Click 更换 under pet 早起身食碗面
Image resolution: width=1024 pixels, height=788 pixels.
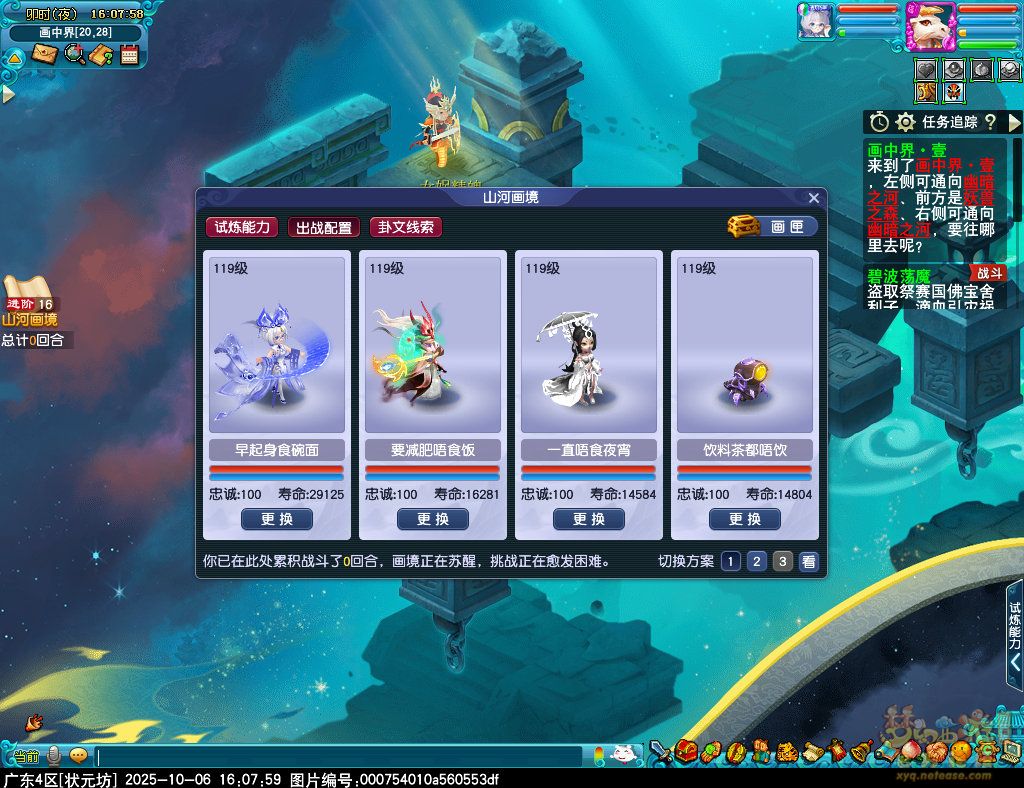pos(277,519)
